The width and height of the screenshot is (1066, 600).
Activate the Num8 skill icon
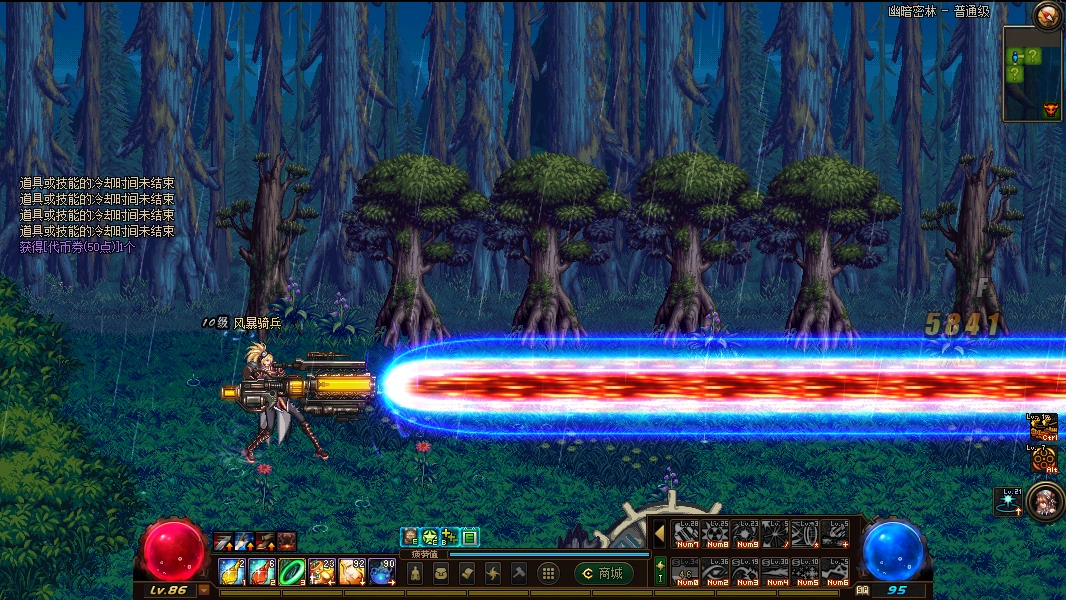click(716, 535)
